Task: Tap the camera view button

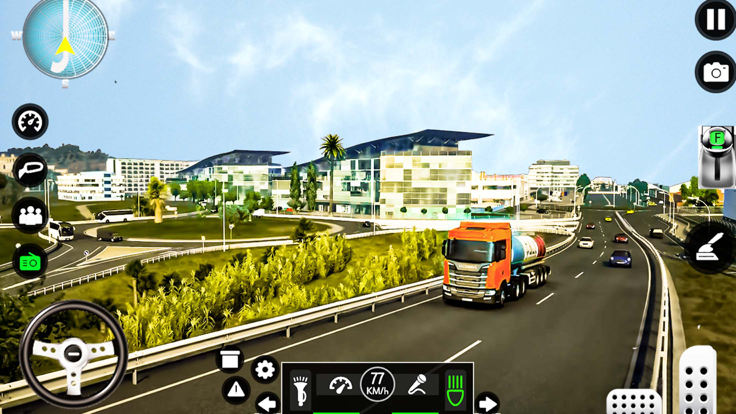Action: 715,72
